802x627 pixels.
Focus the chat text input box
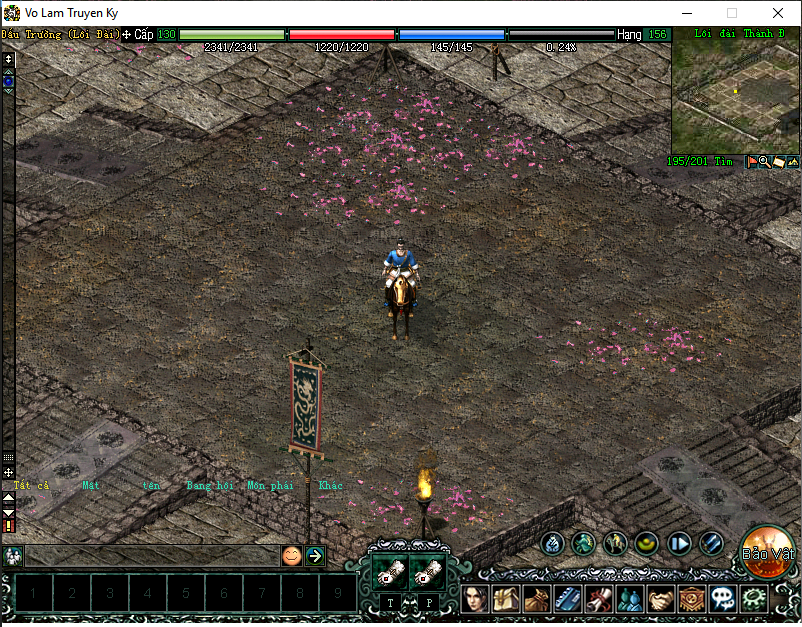(150, 556)
